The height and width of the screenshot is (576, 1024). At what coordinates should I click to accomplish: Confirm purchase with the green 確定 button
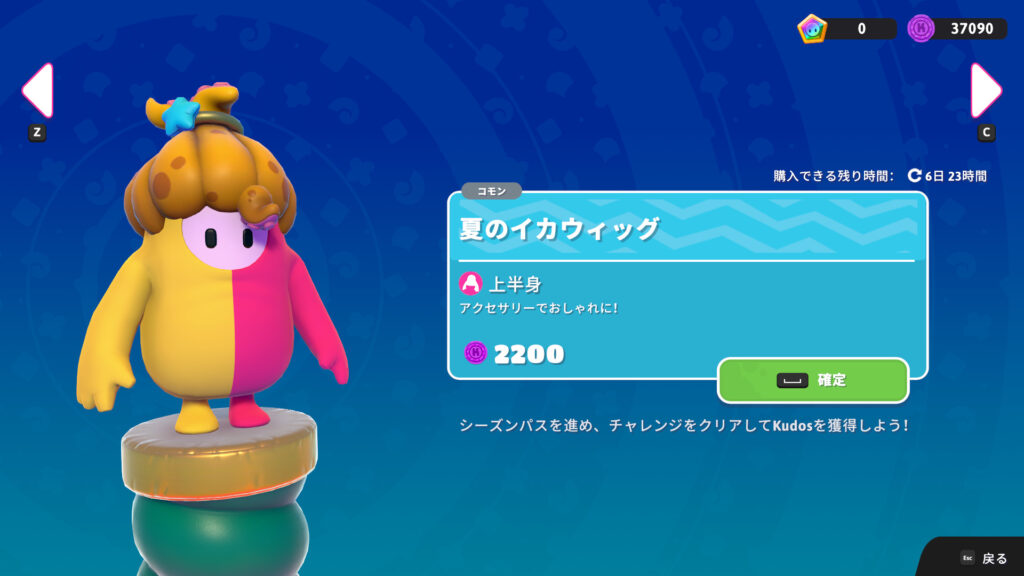(x=812, y=380)
